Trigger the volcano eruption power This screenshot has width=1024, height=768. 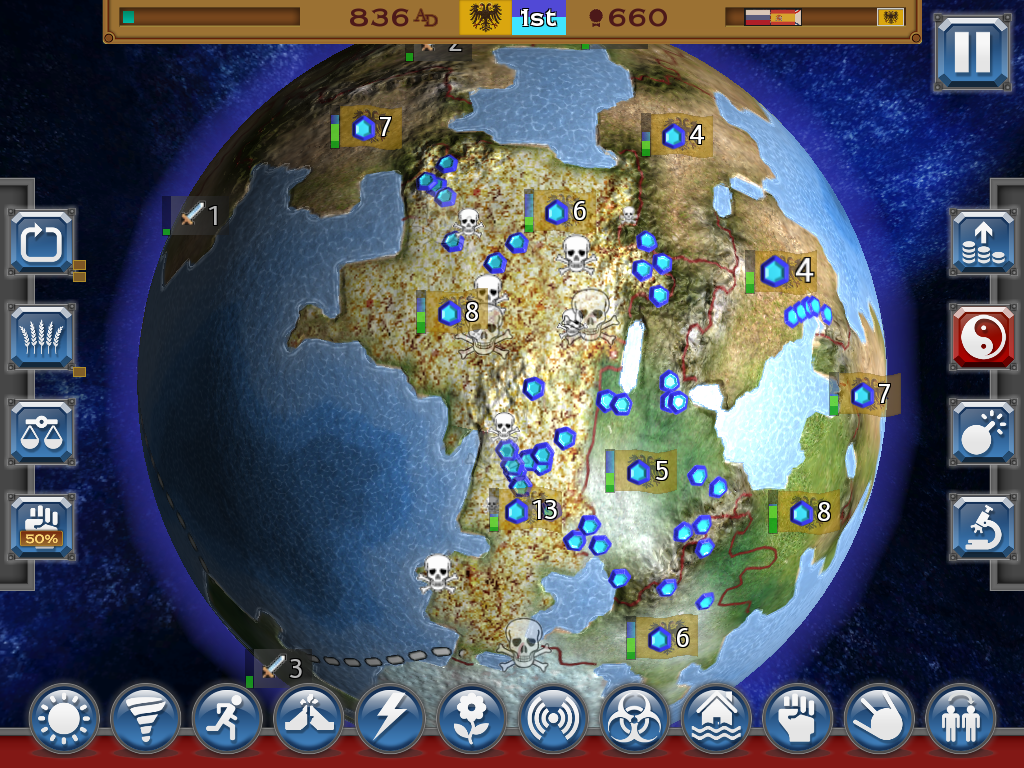309,718
